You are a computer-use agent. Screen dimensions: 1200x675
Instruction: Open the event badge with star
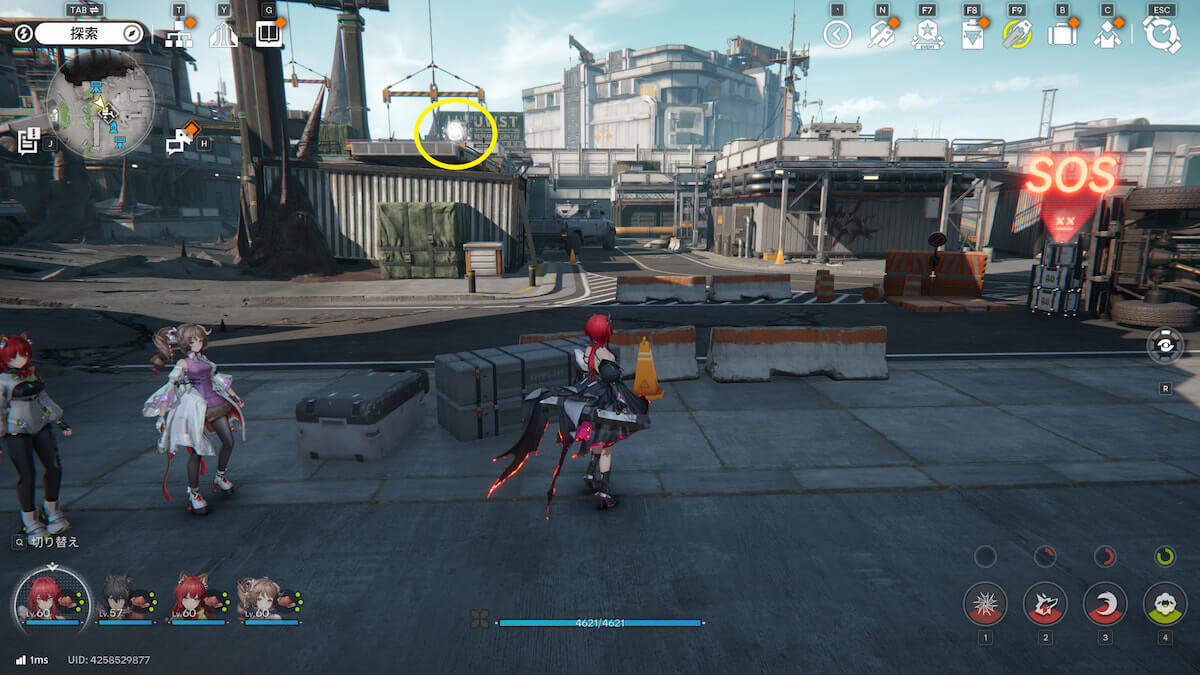click(x=926, y=35)
